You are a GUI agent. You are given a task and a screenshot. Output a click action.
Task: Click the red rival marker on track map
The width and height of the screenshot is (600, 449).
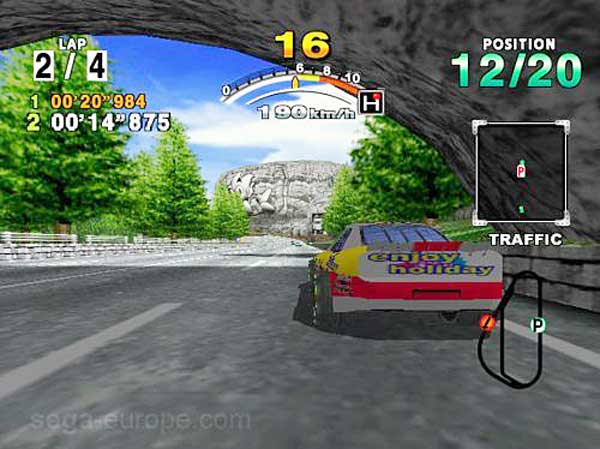487,322
